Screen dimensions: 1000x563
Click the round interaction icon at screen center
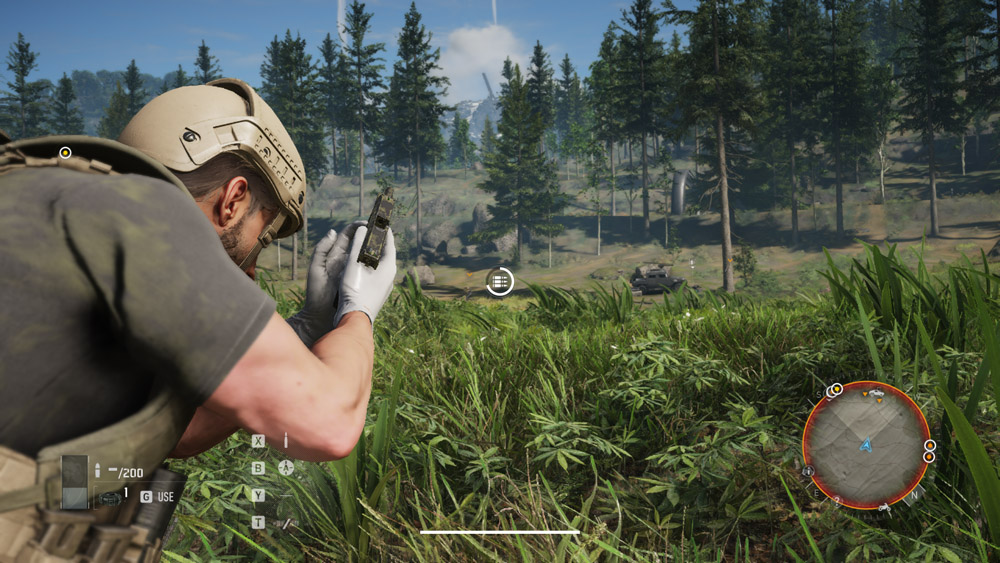(x=499, y=282)
